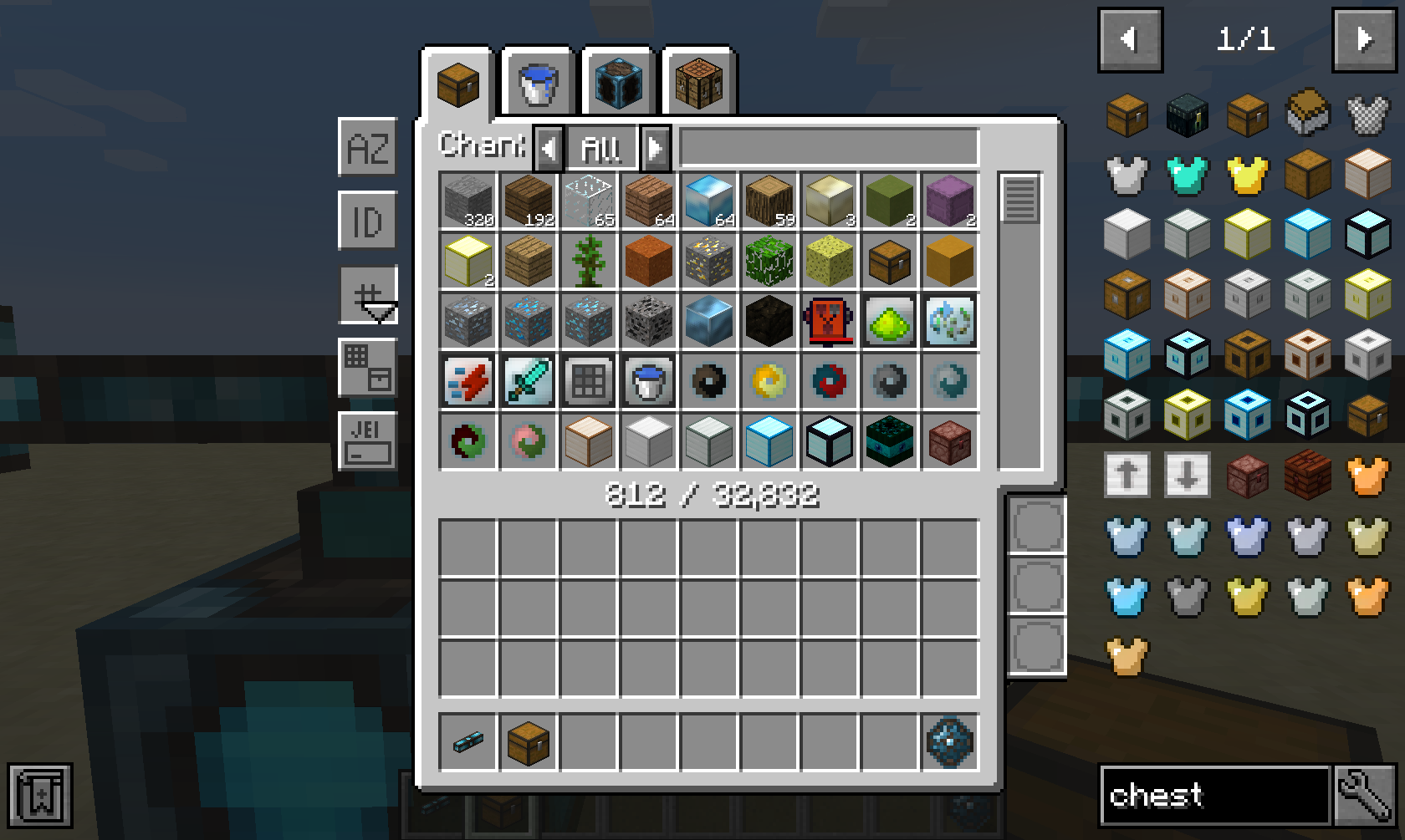Select the water bucket in storage
Viewport: 1405px width, 840px height.
pyautogui.click(x=649, y=381)
